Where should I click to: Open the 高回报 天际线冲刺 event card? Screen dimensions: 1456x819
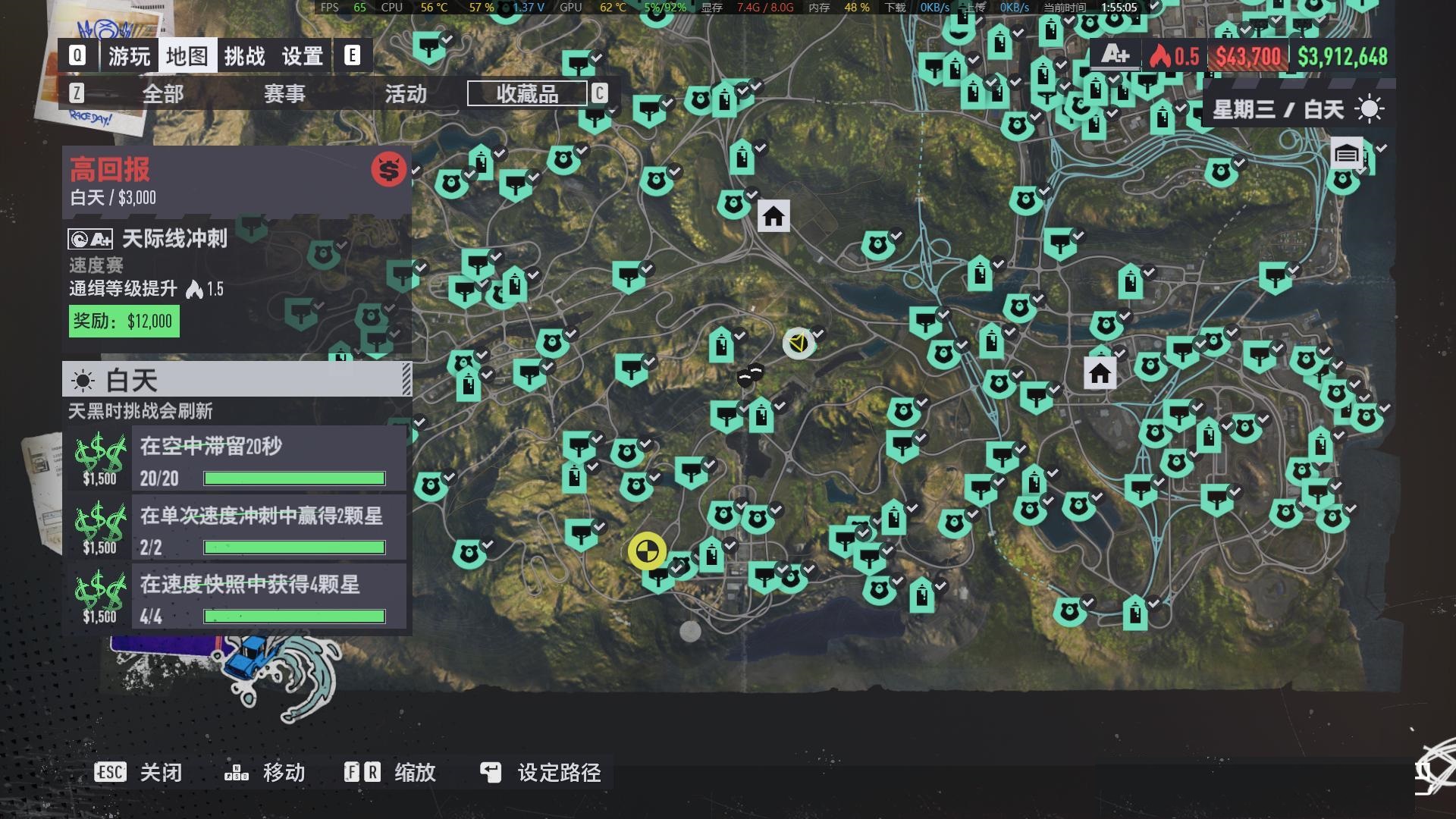coord(237,250)
